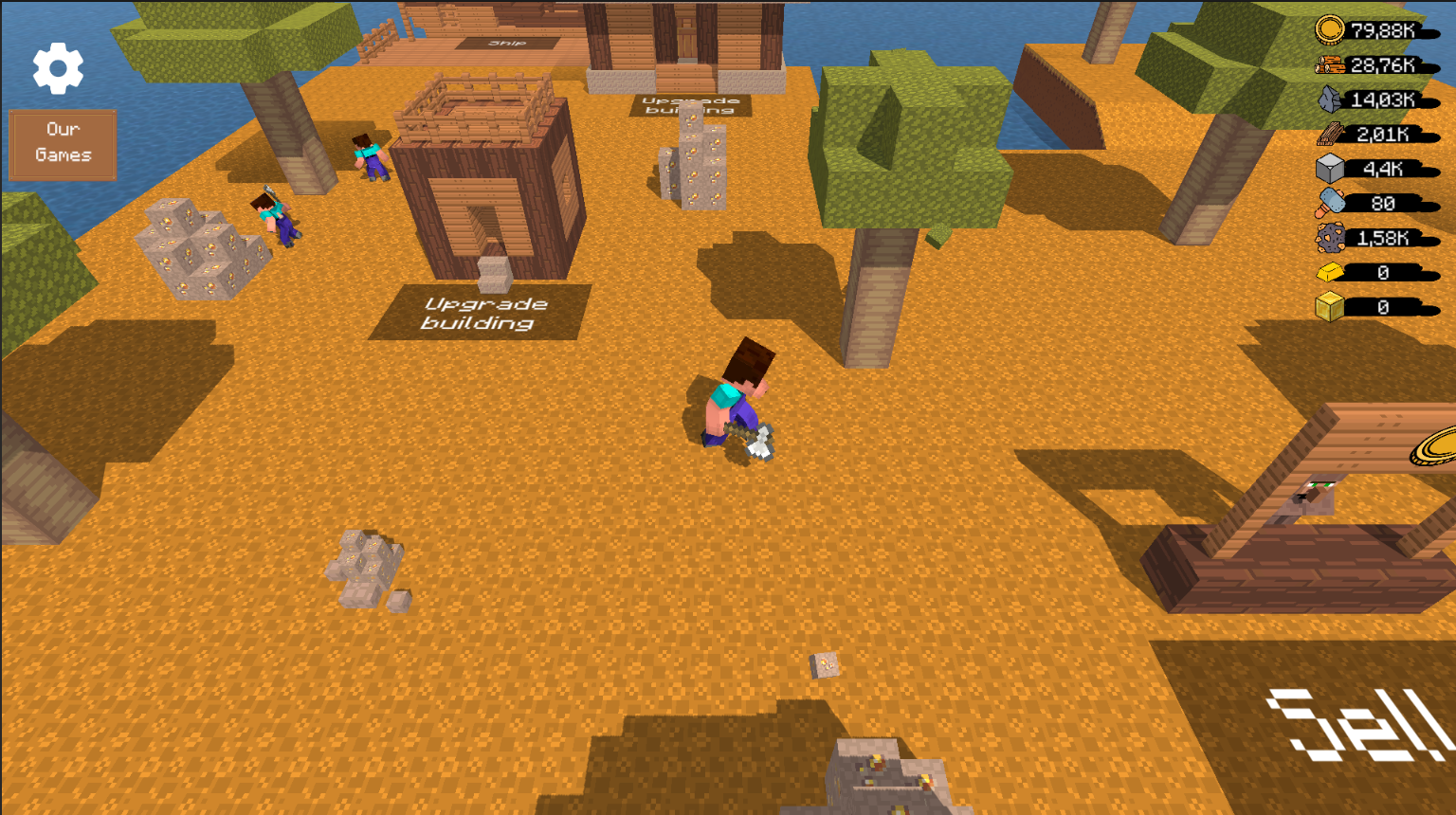Click the left Upgrade building sign

[485, 312]
